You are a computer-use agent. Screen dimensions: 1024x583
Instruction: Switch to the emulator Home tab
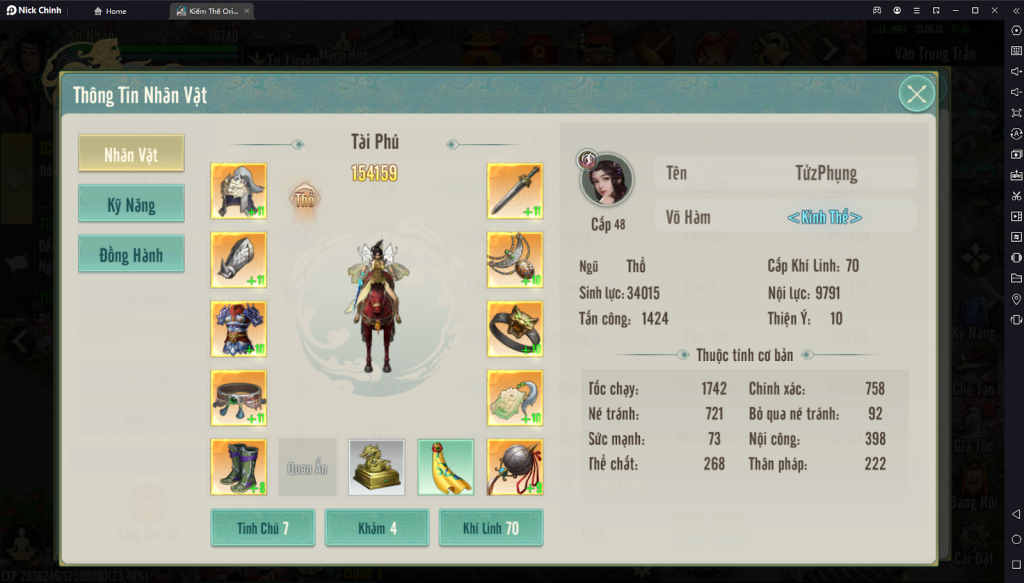pyautogui.click(x=110, y=11)
